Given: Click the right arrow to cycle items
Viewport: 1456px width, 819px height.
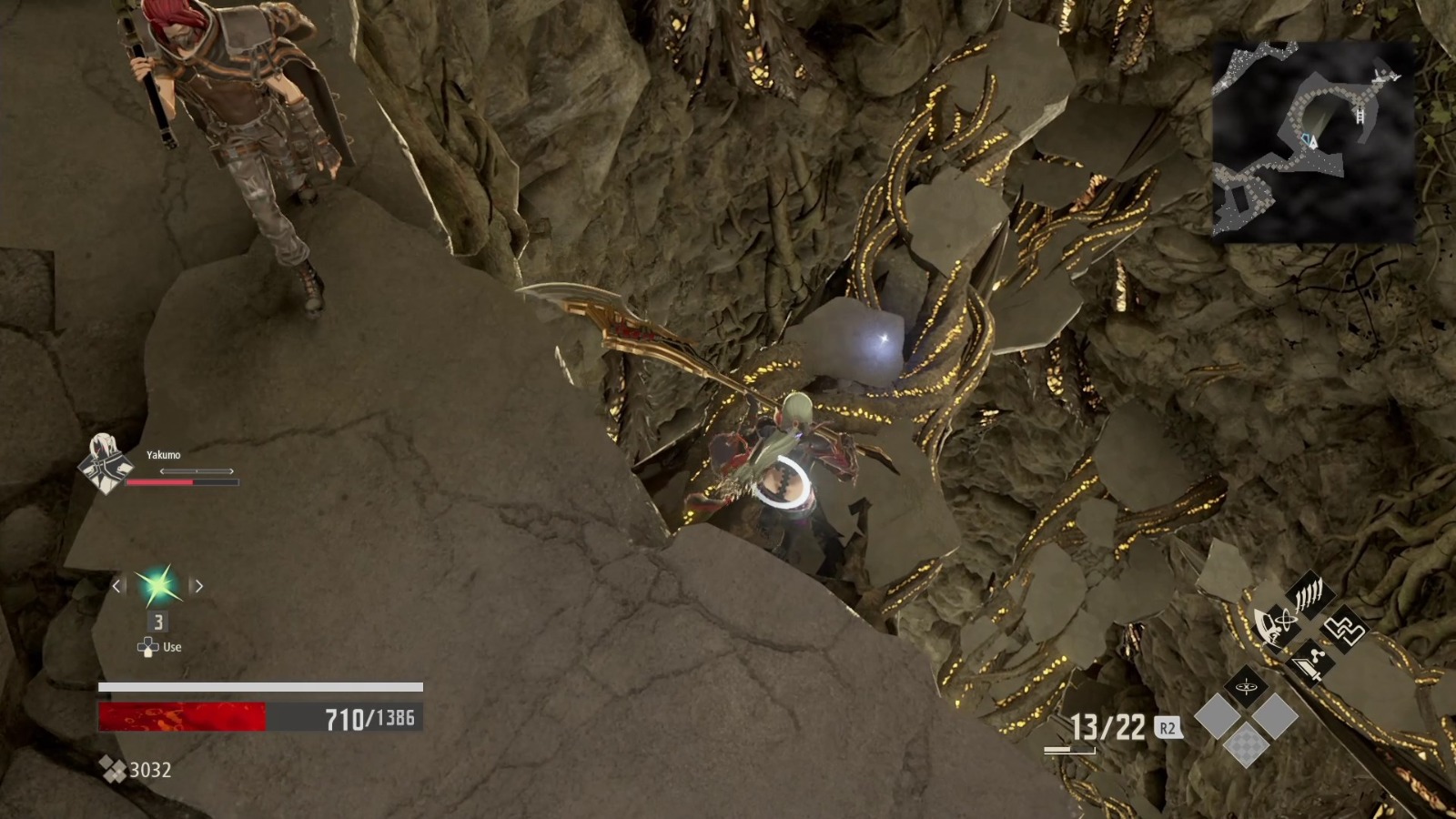Looking at the screenshot, I should (x=198, y=585).
